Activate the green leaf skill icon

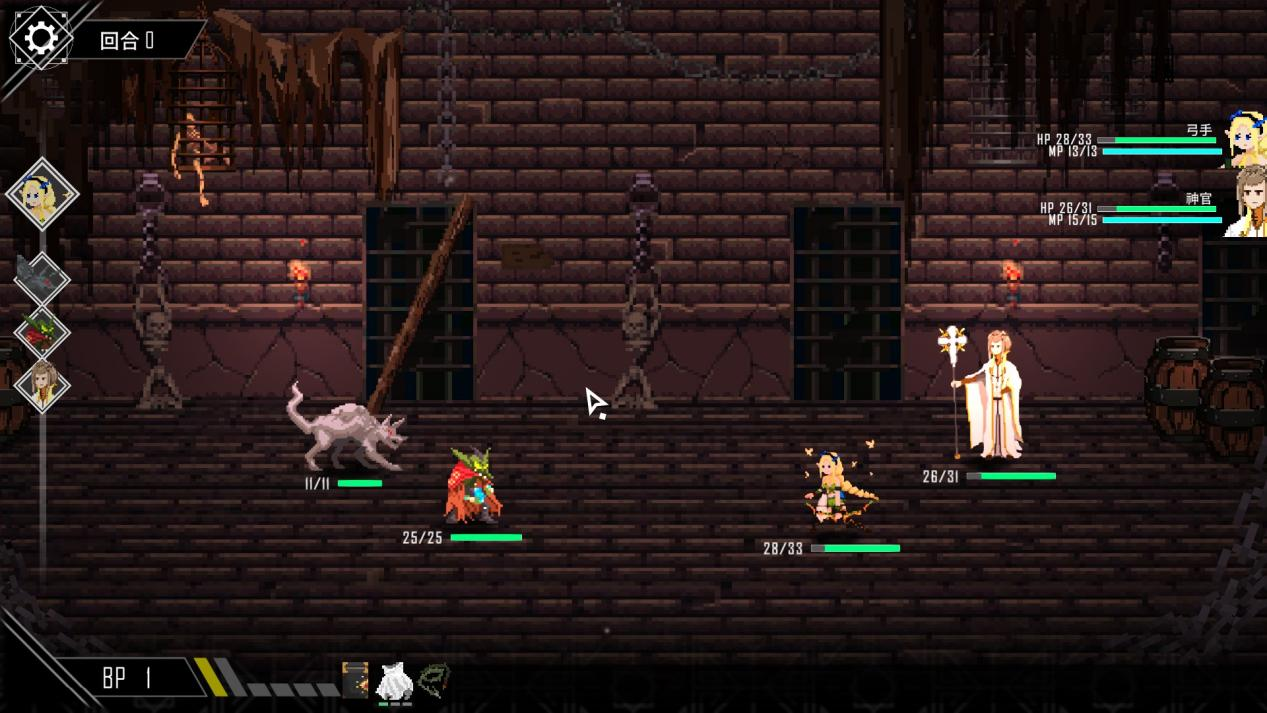pyautogui.click(x=434, y=680)
